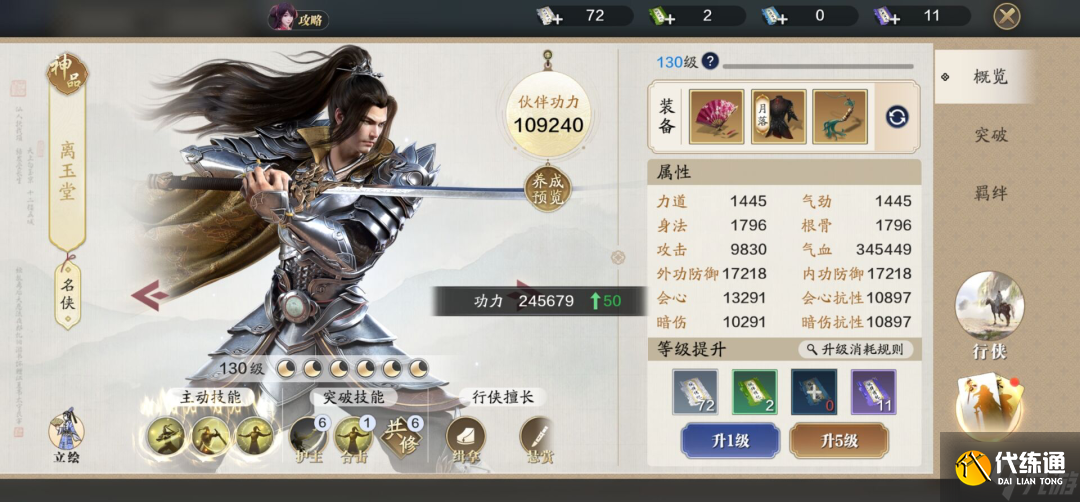Switch to the 羁绊 tab
This screenshot has width=1080, height=502.
[990, 193]
